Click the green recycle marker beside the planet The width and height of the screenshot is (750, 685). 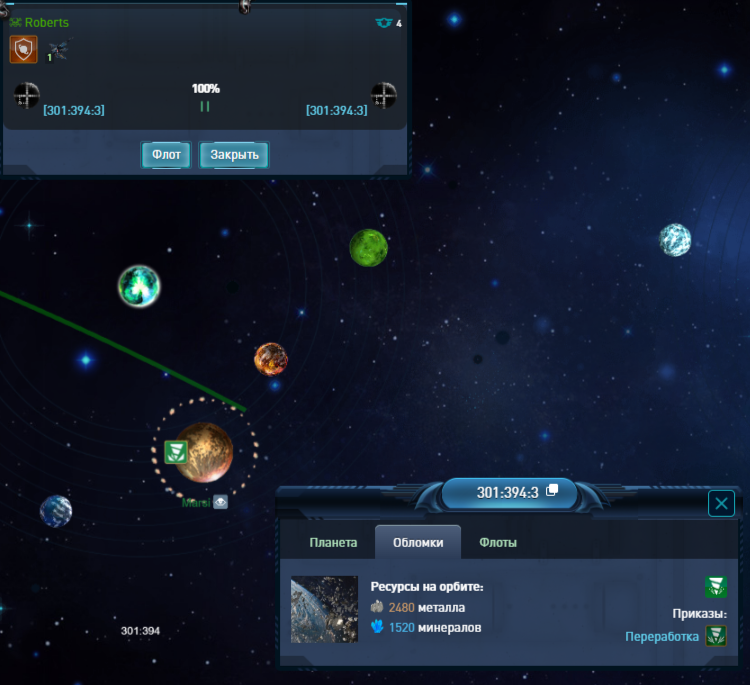[176, 452]
